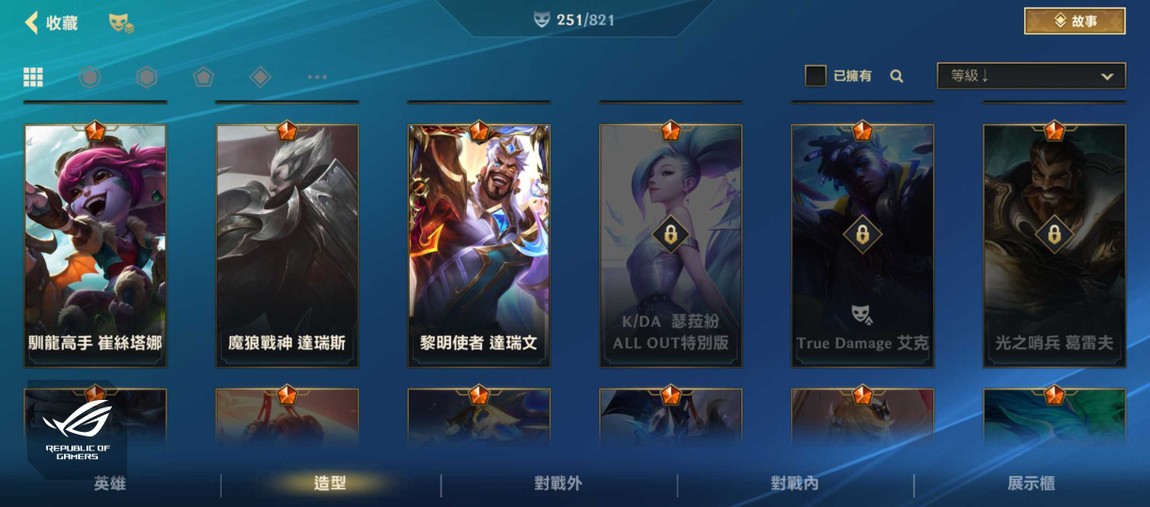Select the locked 光之哨兵 葛雷夫 card

point(1054,245)
